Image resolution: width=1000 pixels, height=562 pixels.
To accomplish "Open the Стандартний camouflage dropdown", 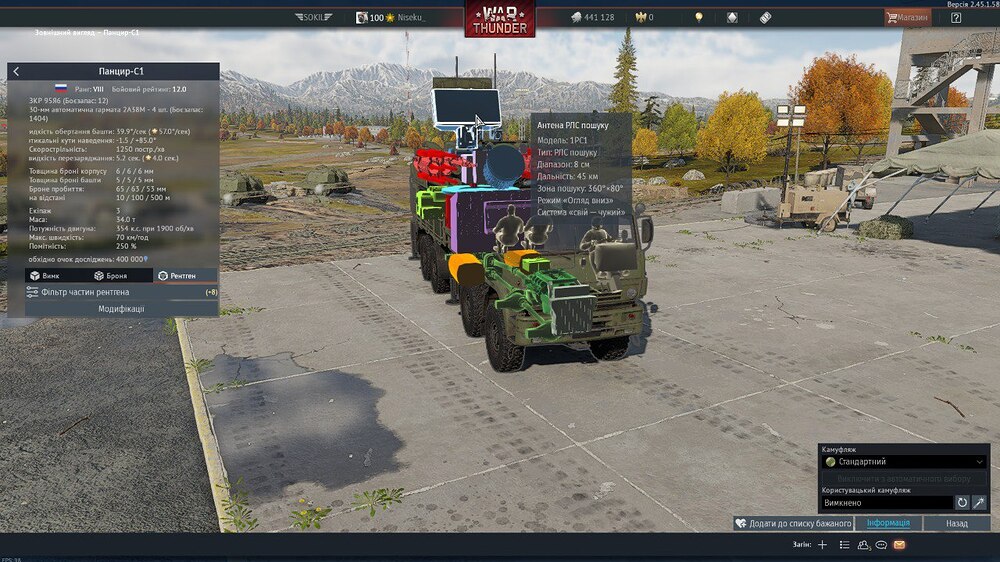I will [904, 462].
